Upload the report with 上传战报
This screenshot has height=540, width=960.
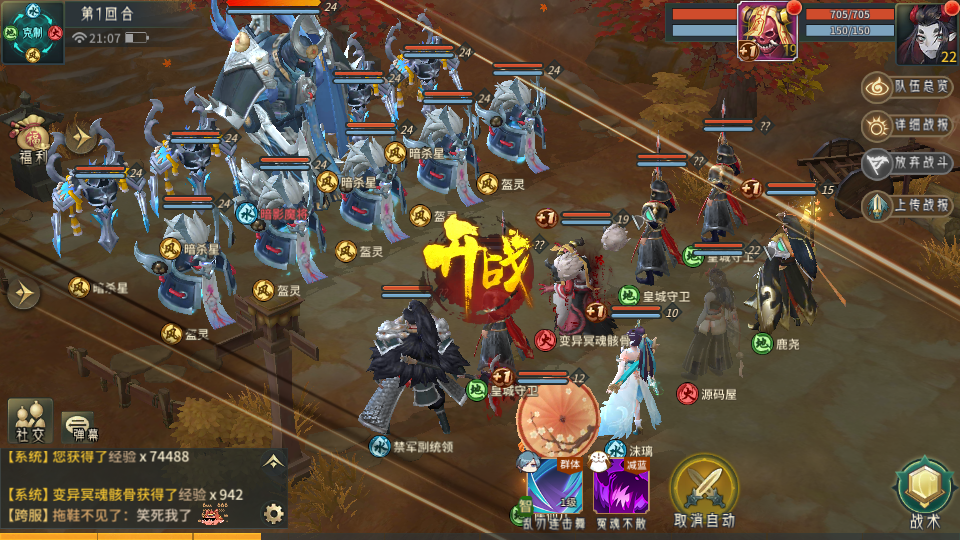click(x=907, y=205)
